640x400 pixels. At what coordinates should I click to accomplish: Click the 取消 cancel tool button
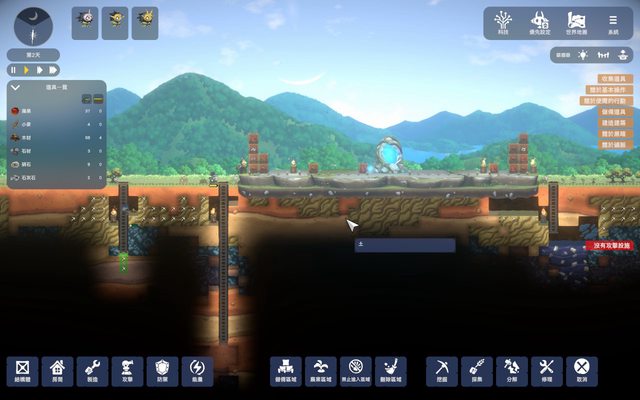(x=580, y=369)
